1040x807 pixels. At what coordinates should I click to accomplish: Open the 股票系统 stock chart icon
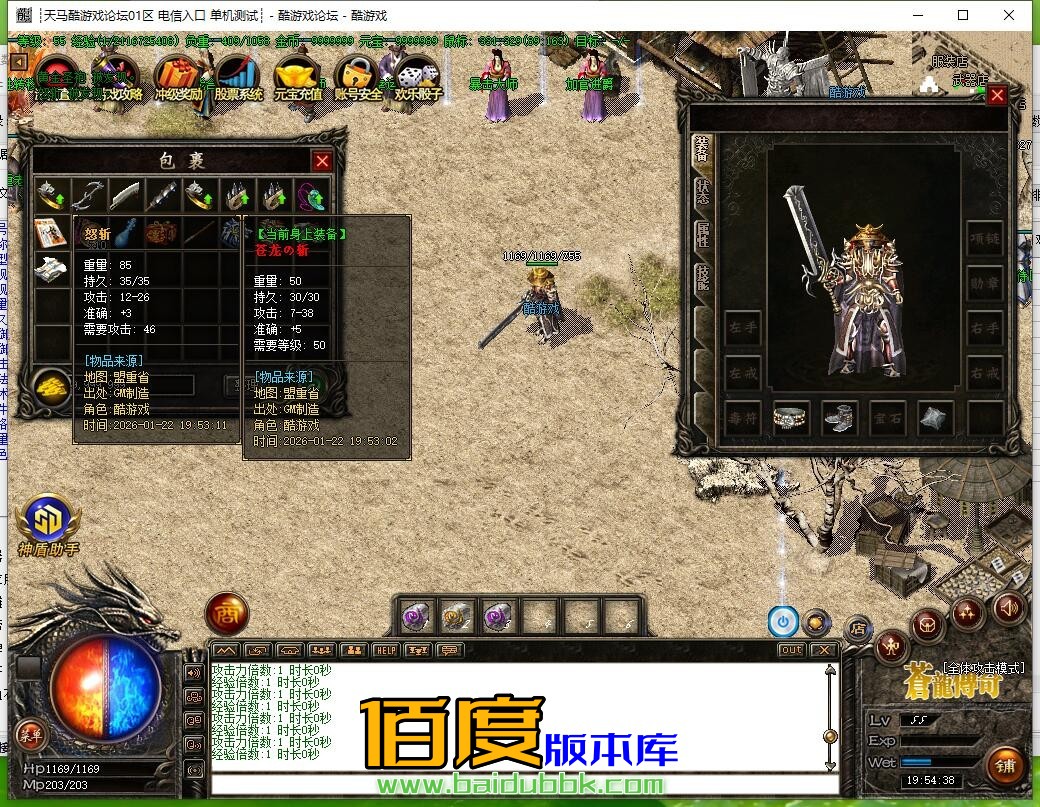point(238,76)
